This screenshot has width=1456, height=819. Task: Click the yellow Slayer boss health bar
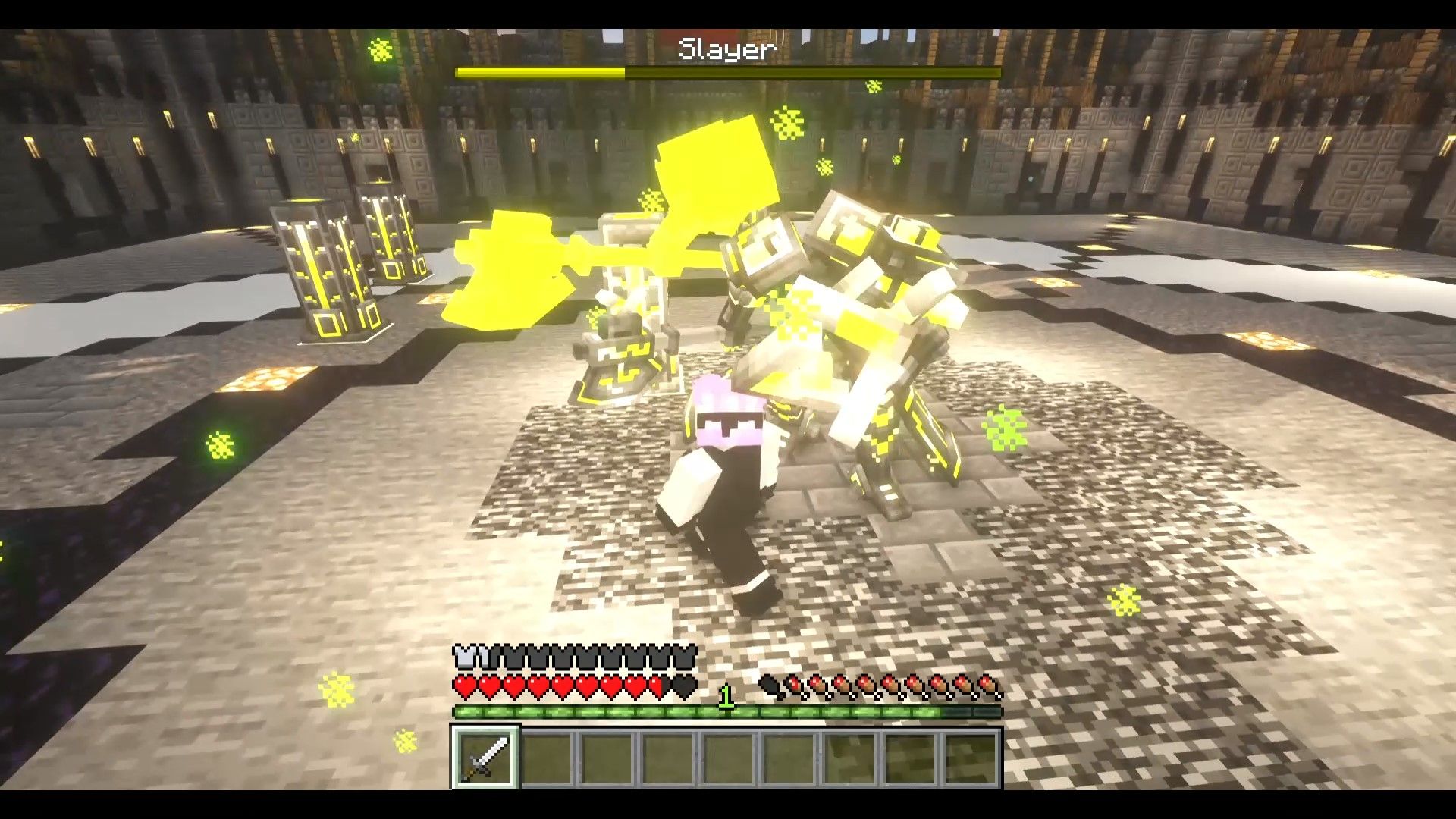click(x=541, y=72)
